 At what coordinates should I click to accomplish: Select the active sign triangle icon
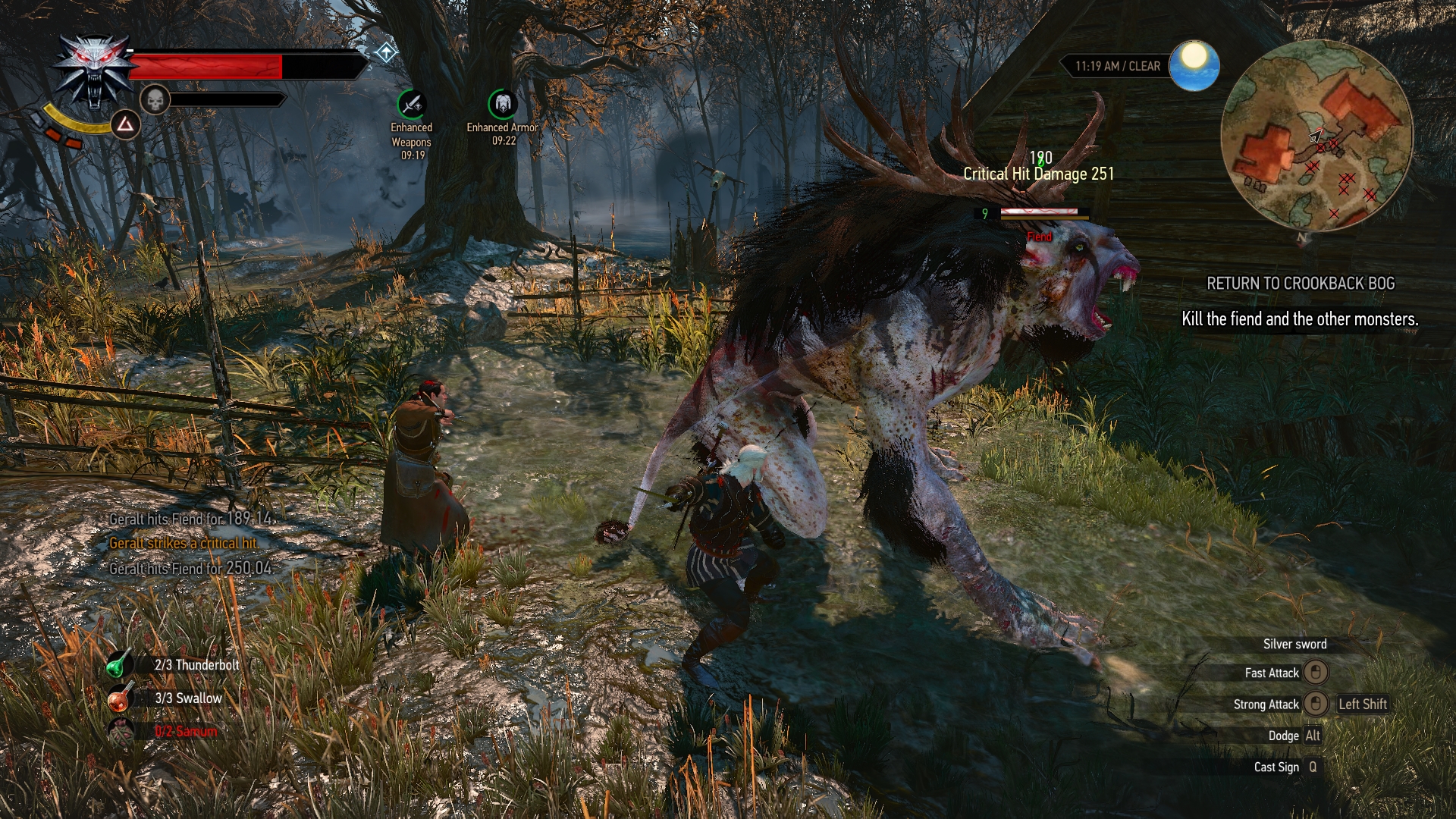[x=125, y=124]
